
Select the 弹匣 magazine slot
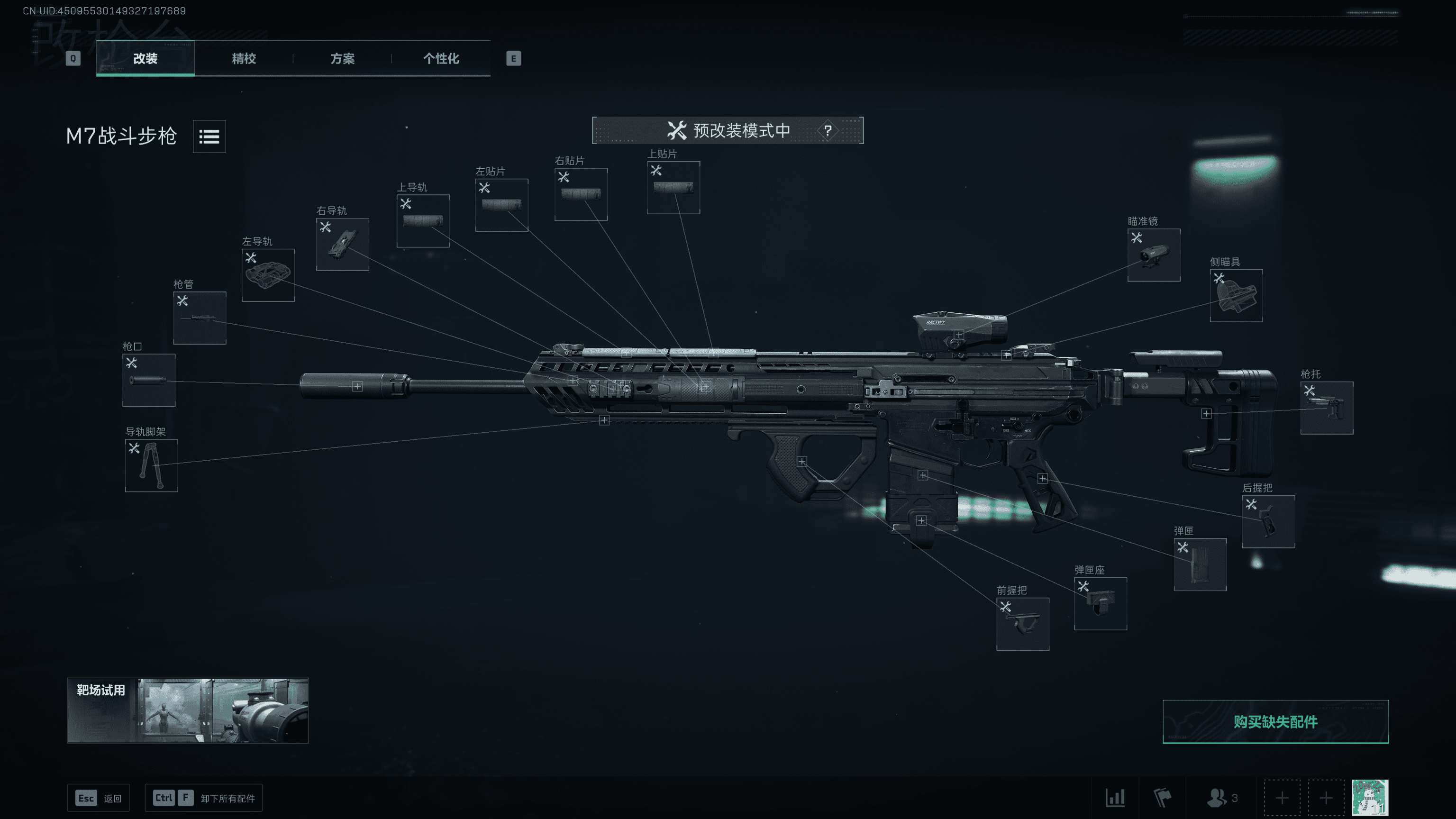point(1200,564)
